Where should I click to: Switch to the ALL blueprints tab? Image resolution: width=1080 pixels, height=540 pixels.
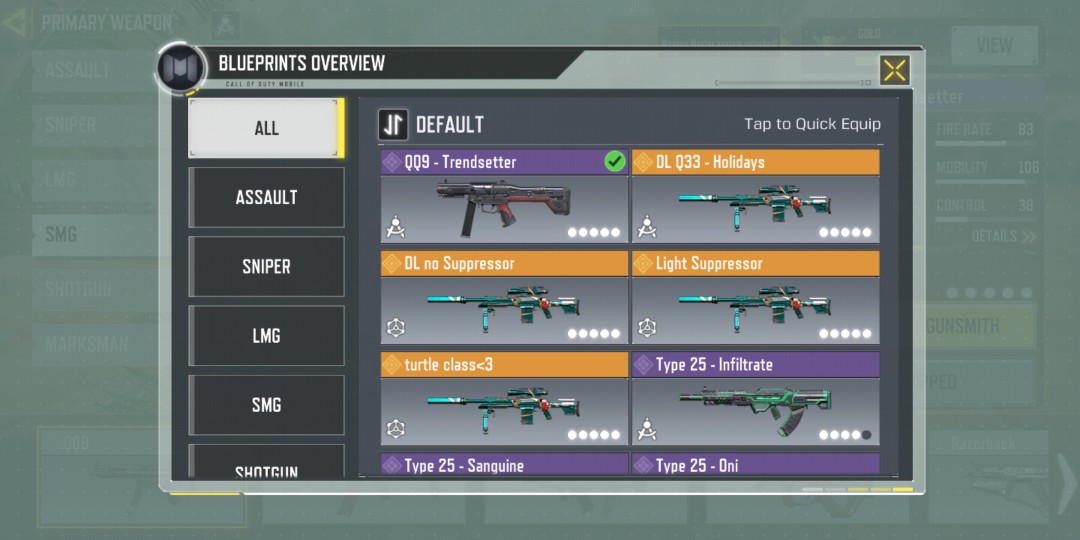[266, 128]
